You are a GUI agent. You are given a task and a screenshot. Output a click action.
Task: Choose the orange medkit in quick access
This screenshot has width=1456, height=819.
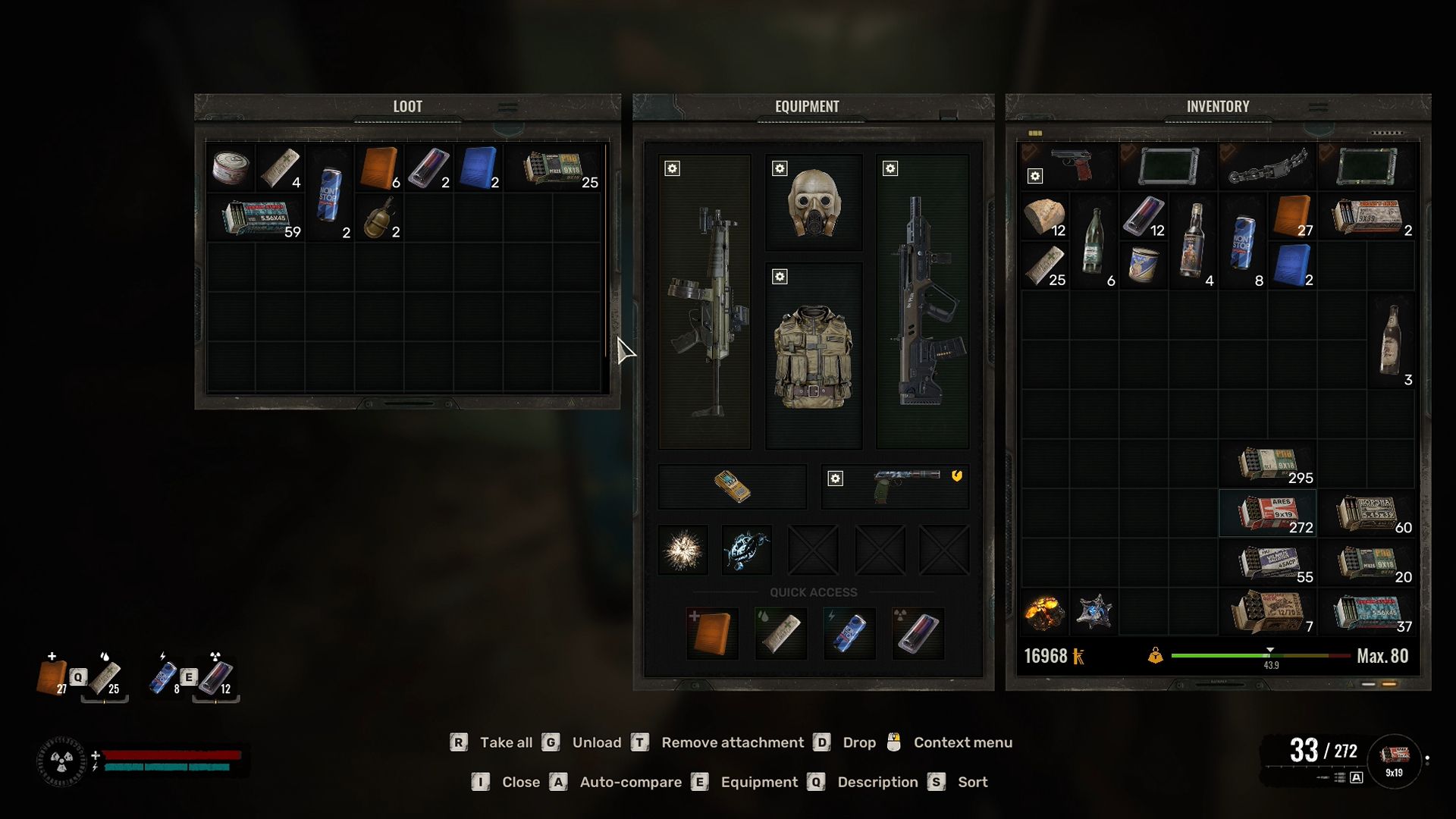pos(712,633)
